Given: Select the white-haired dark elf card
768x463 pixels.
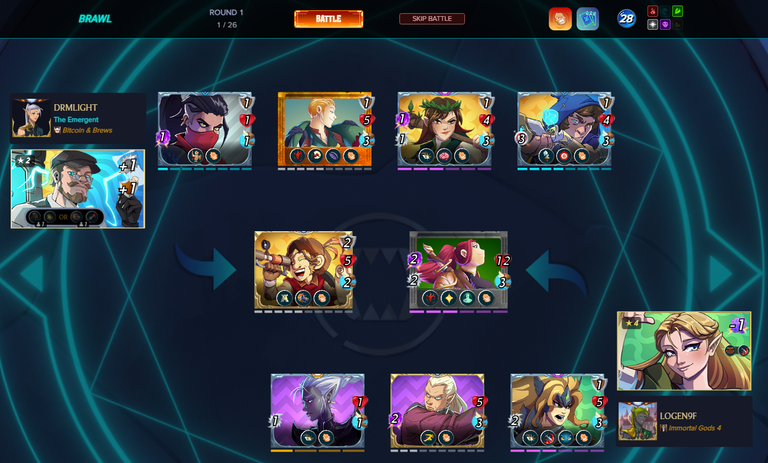Looking at the screenshot, I should pos(317,411).
